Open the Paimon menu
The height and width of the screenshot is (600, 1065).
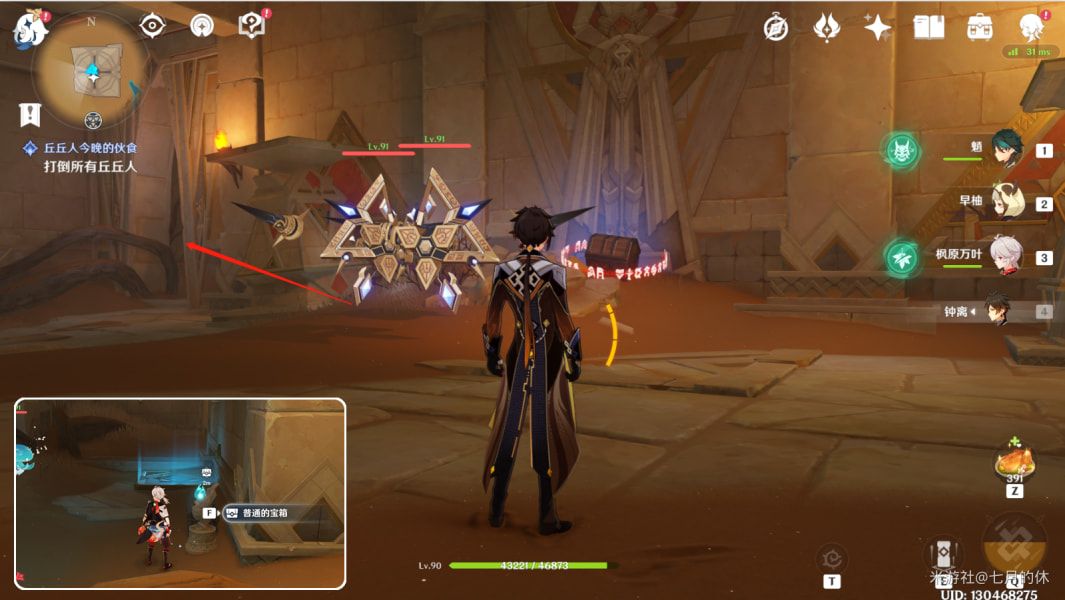[x=30, y=28]
